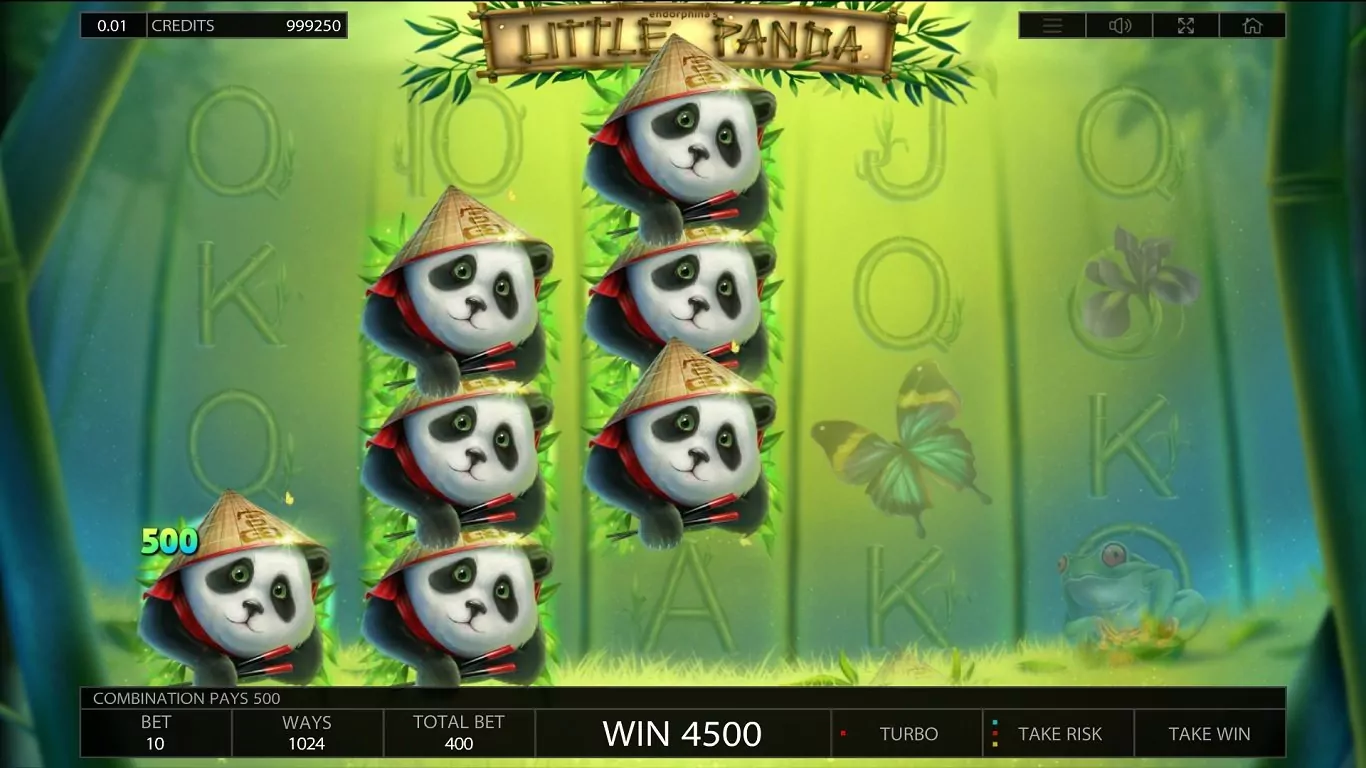Collect winnings with Take Win
Screen dimensions: 1366x768
click(1209, 734)
